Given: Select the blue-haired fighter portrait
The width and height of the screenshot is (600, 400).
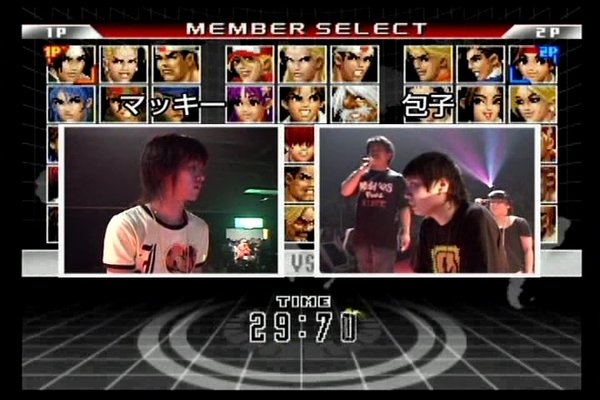Looking at the screenshot, I should [71, 103].
